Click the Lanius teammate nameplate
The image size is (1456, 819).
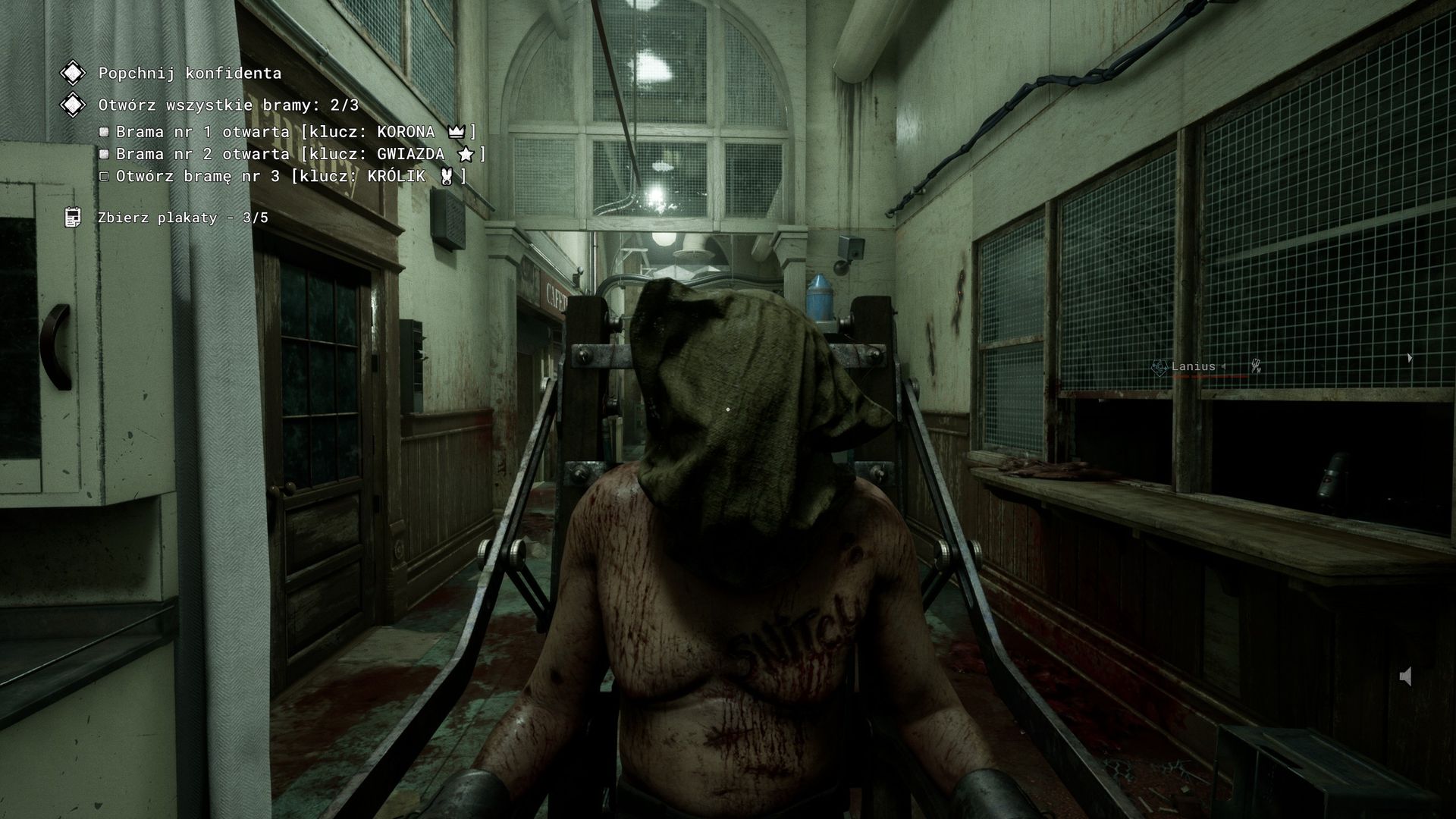coord(1193,367)
